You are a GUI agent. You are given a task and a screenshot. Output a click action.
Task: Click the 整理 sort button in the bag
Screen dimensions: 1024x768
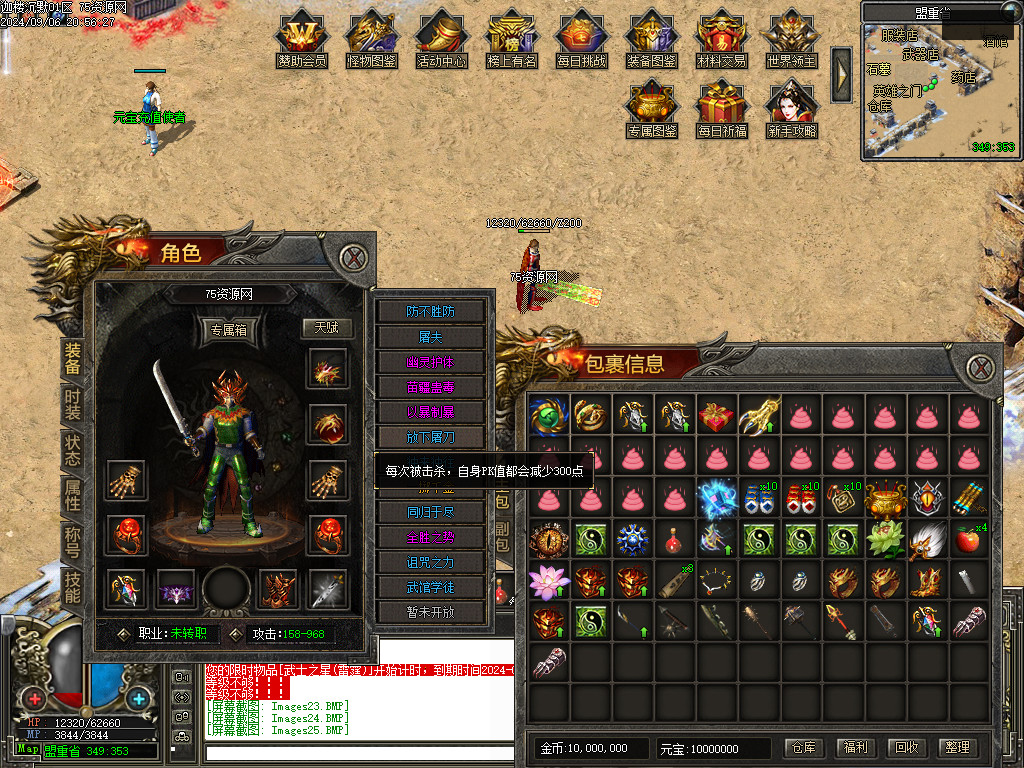pos(956,747)
